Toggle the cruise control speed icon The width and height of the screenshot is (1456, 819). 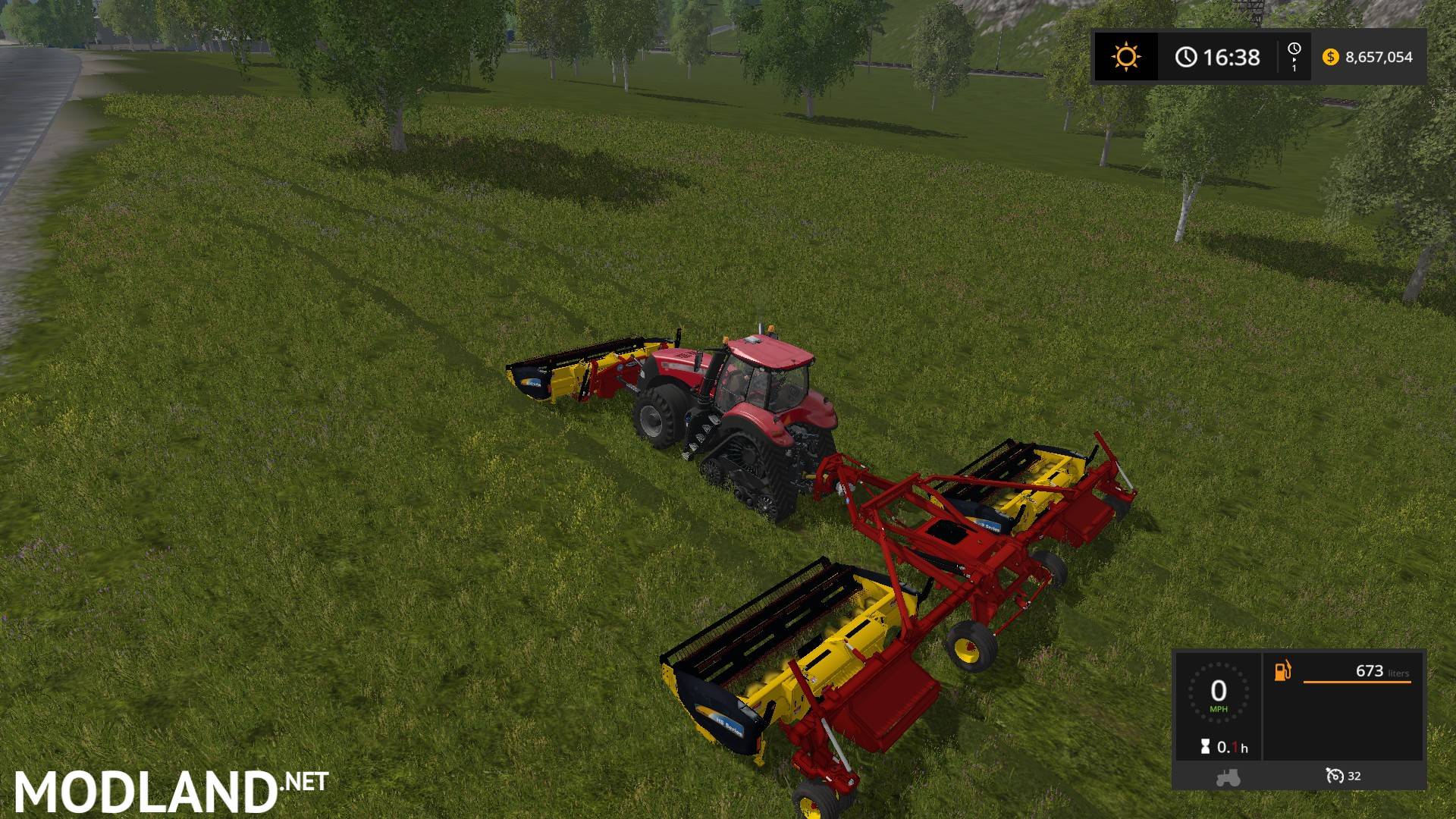point(1335,776)
